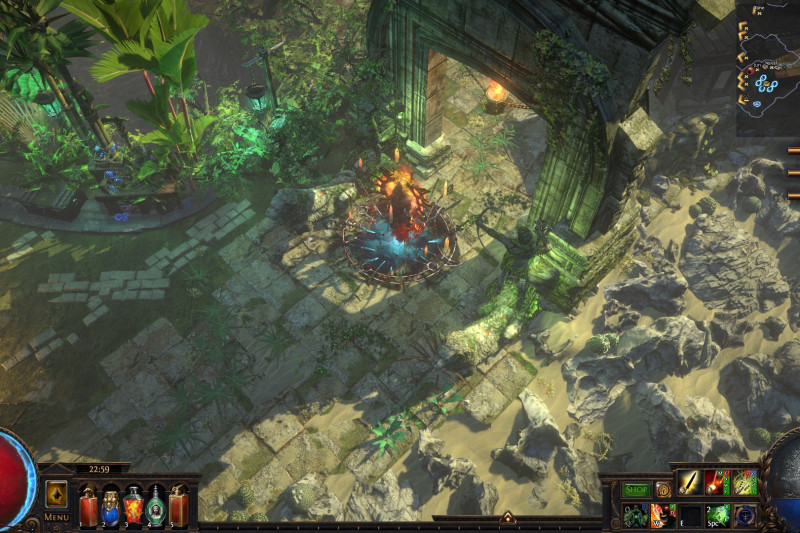Image resolution: width=800 pixels, height=533 pixels.
Task: Select the yellow-green slash skill
Action: pyautogui.click(x=744, y=483)
